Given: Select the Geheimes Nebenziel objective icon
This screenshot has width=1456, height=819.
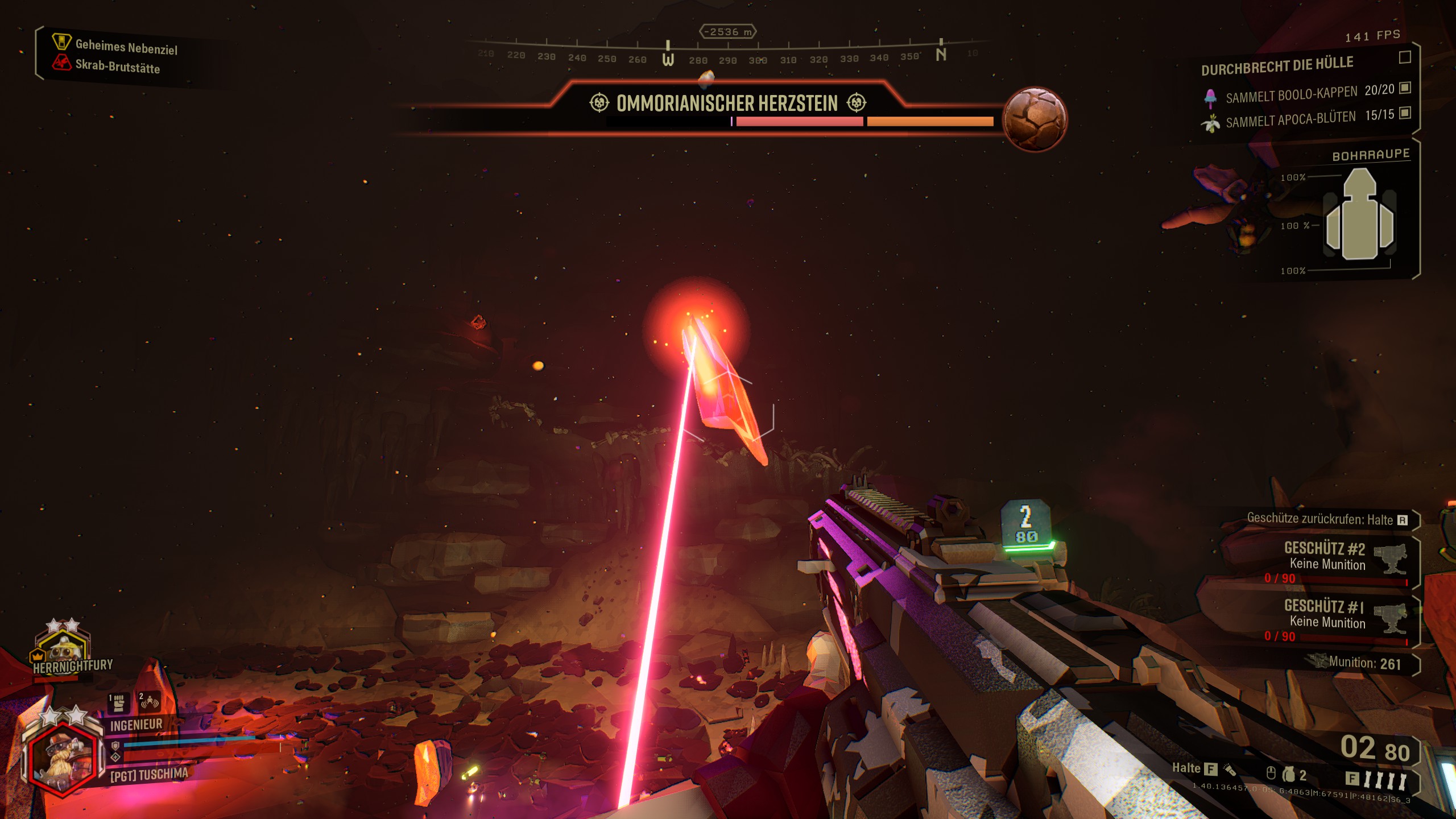Looking at the screenshot, I should (x=61, y=42).
